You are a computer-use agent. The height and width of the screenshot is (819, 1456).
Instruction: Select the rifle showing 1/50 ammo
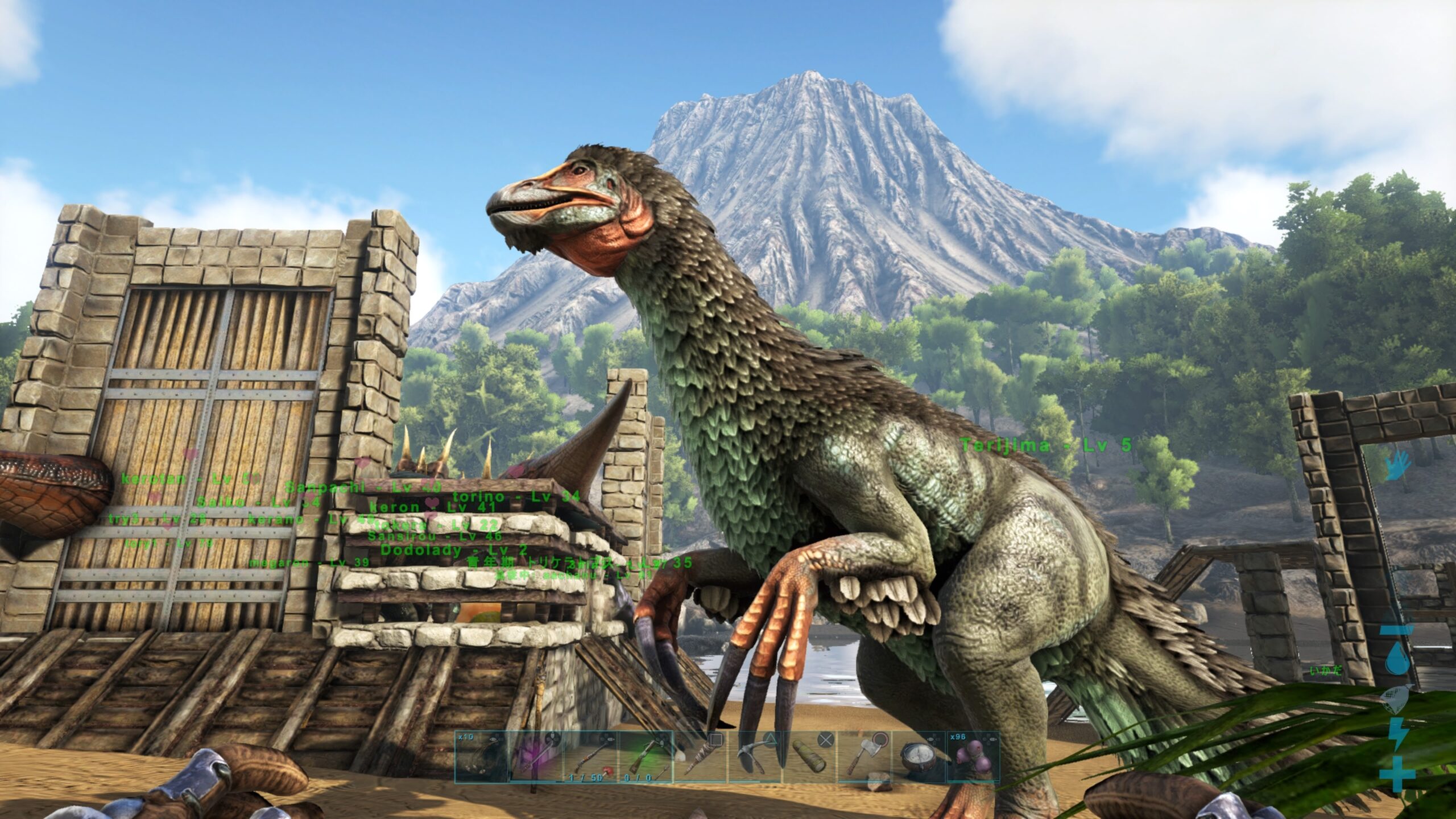[590, 756]
